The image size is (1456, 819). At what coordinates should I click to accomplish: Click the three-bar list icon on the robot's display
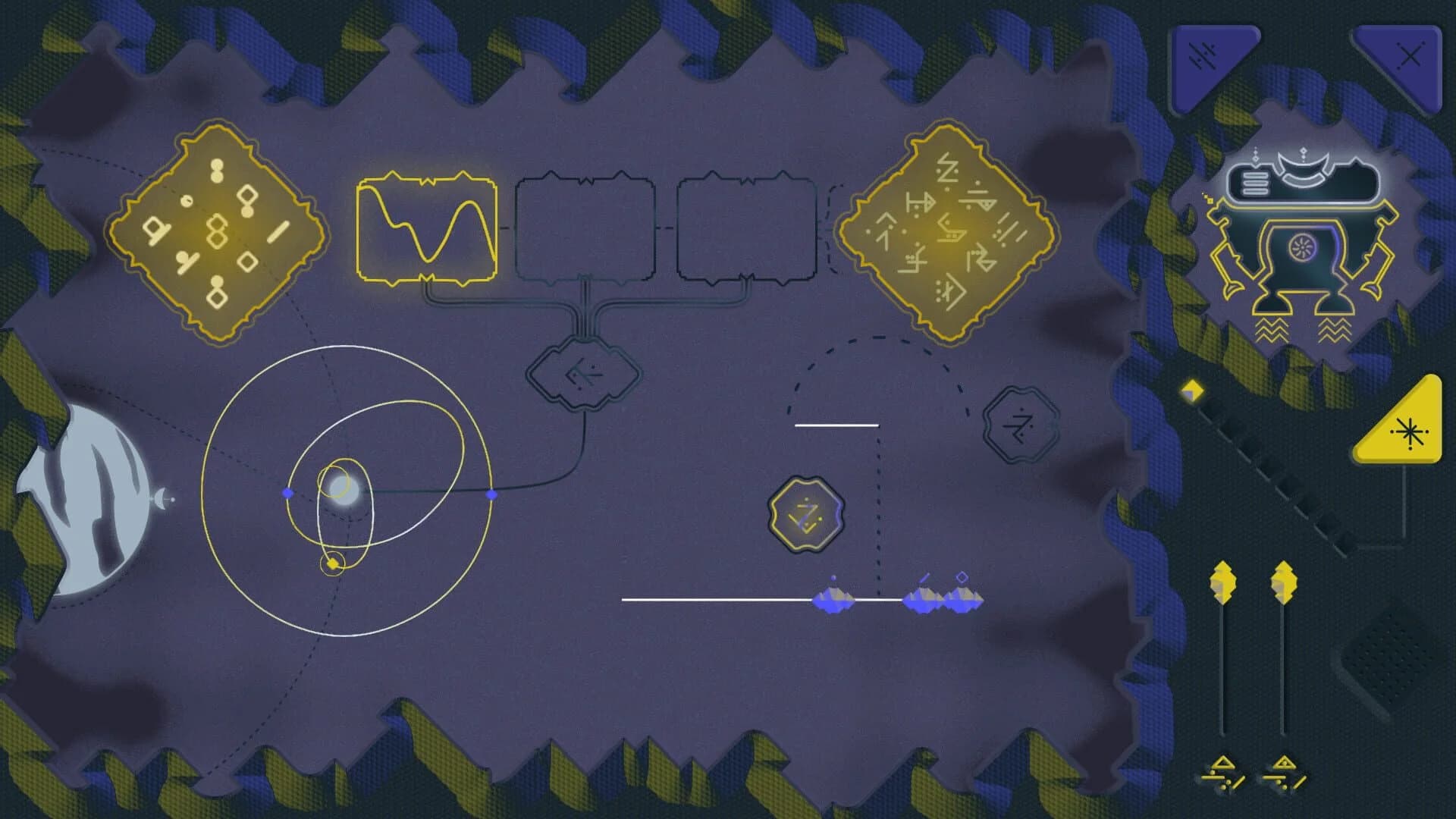coord(1255,182)
